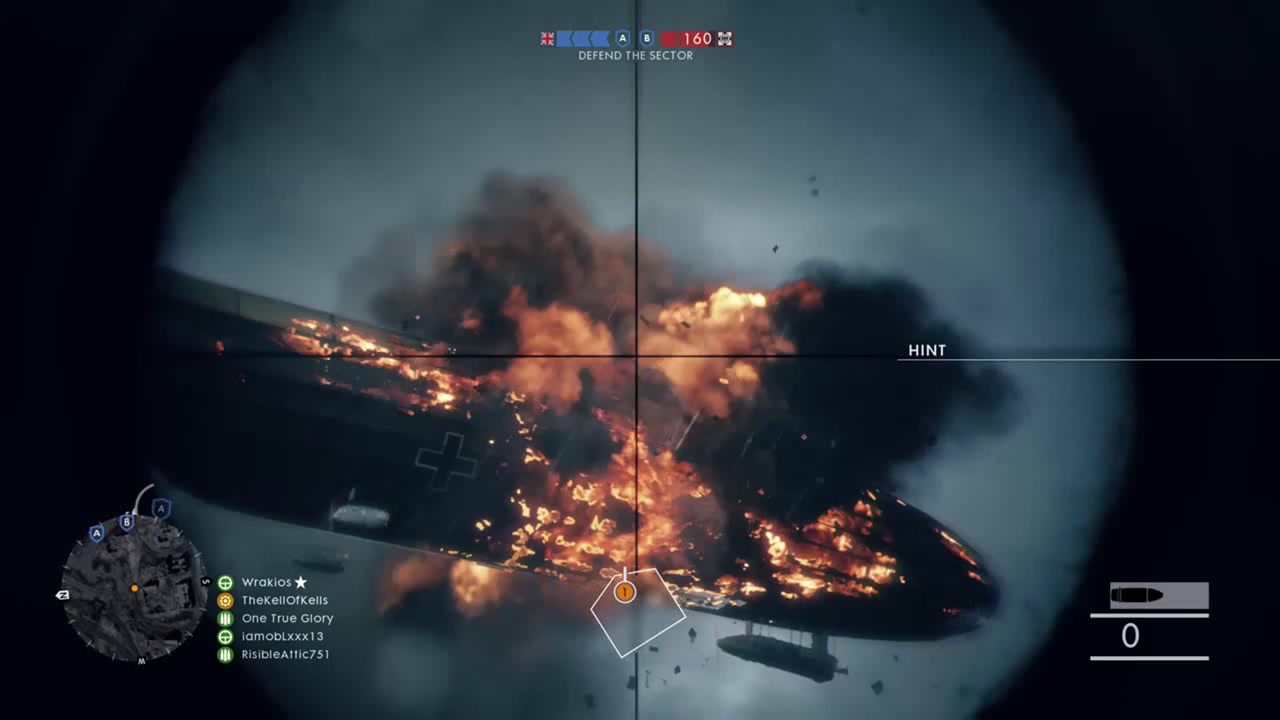The height and width of the screenshot is (720, 1280).
Task: Open the HINT notification
Action: (927, 351)
